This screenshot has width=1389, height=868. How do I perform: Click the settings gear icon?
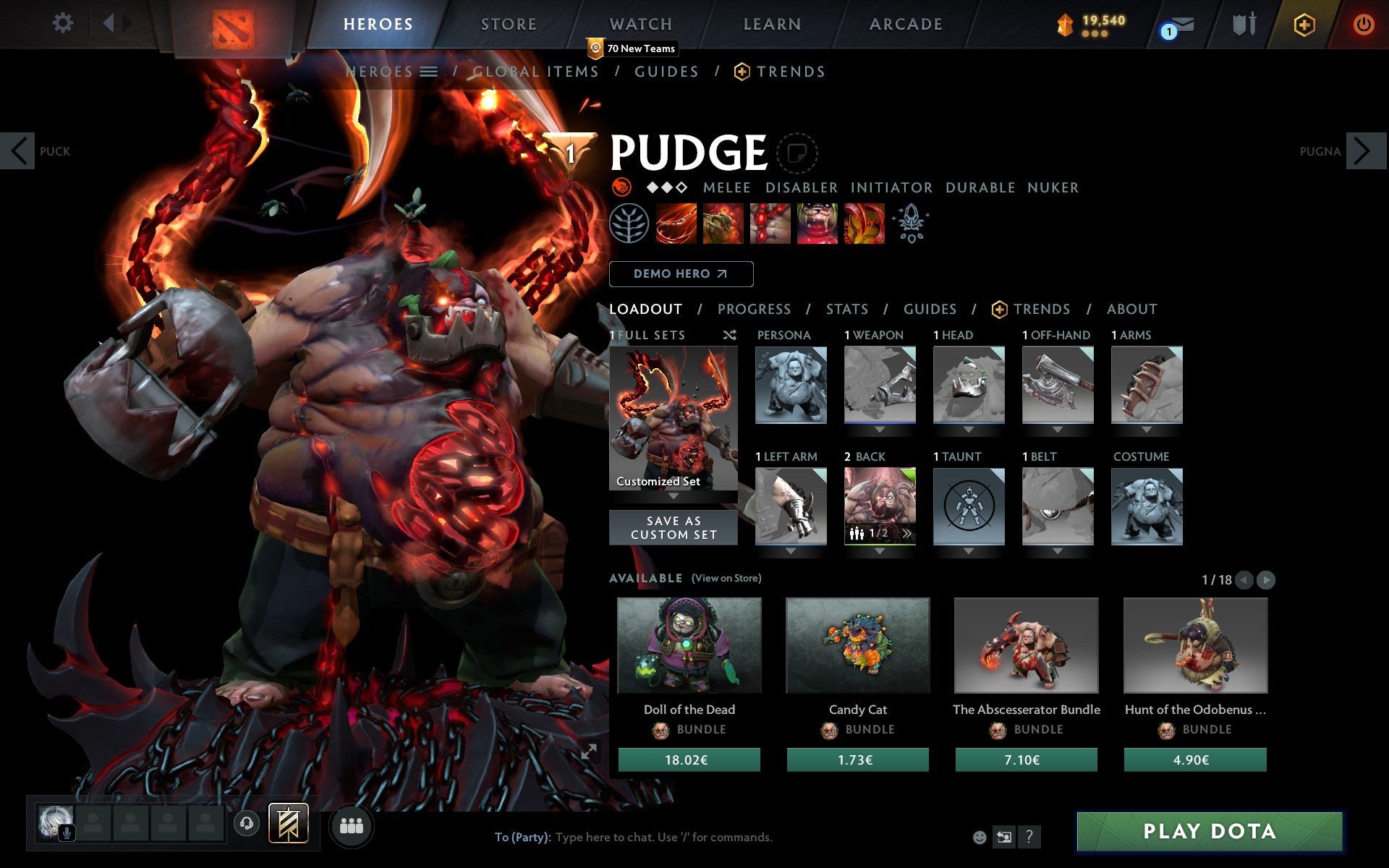click(x=64, y=24)
